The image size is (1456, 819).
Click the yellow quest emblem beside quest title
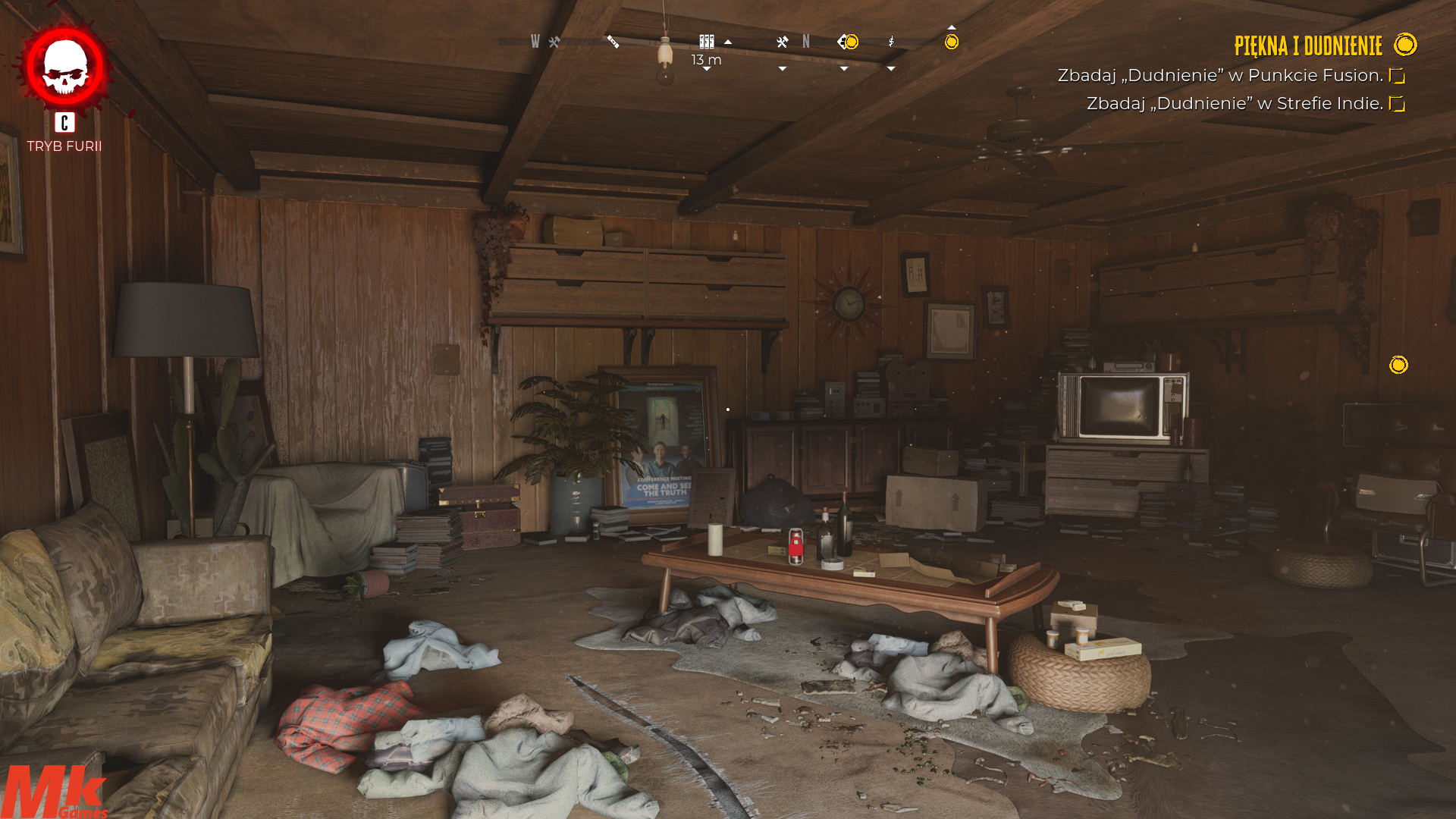(x=1404, y=45)
